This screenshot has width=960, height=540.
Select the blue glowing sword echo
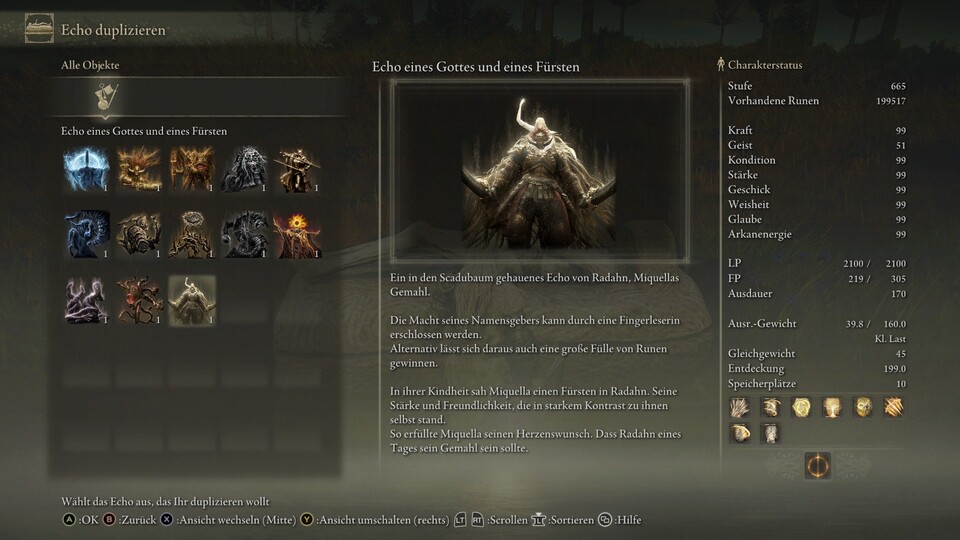[87, 169]
